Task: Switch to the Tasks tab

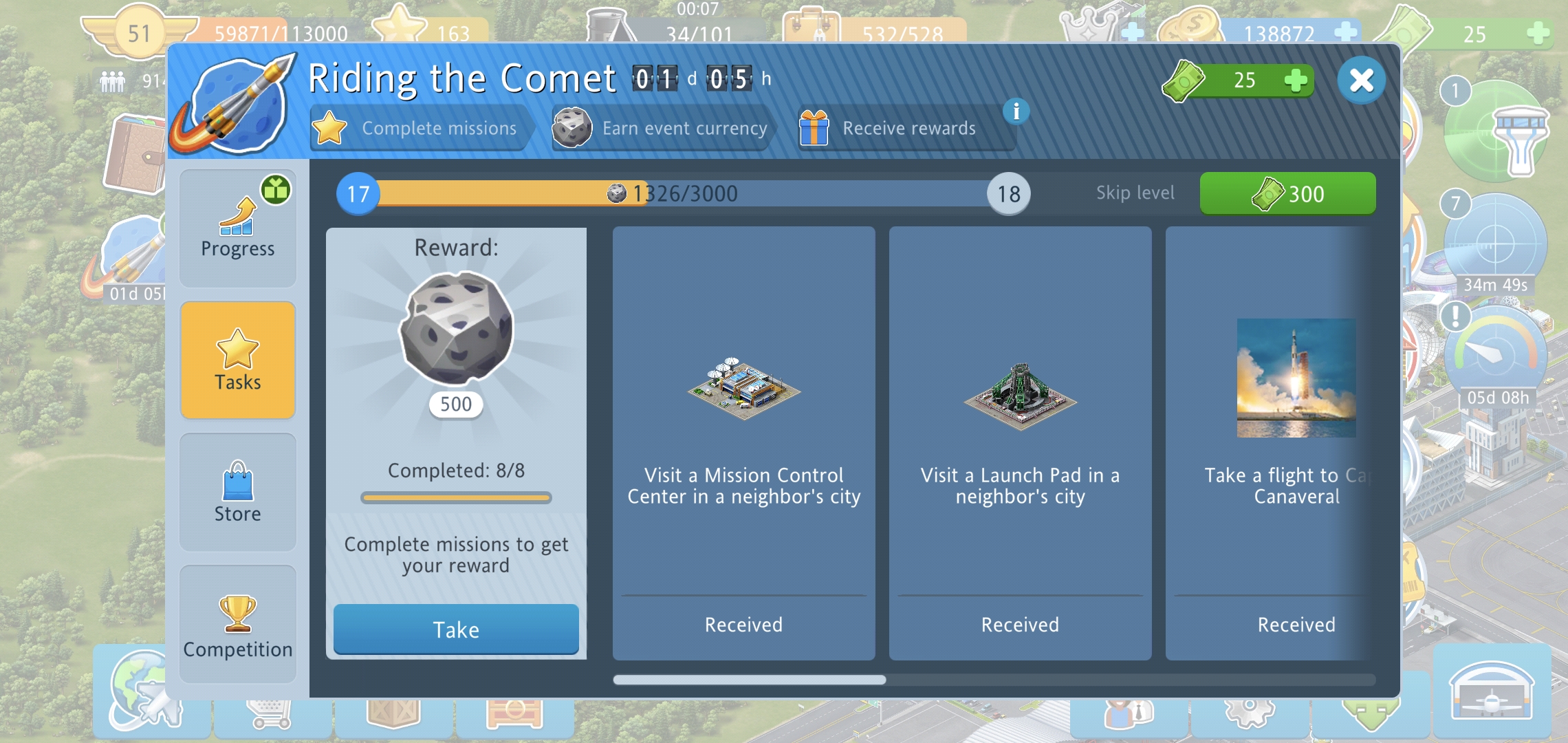Action: click(x=238, y=360)
